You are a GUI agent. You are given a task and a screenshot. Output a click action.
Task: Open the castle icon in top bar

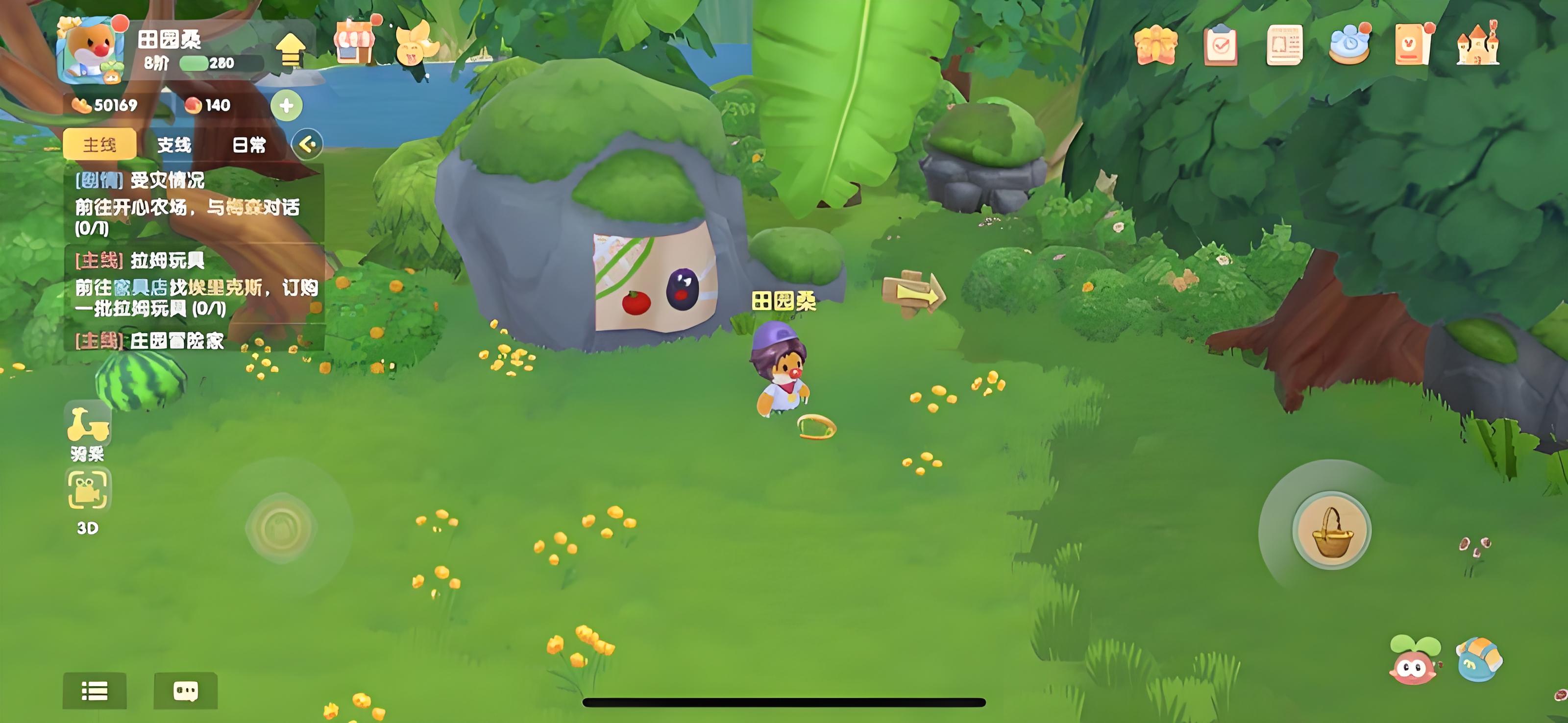(1477, 44)
